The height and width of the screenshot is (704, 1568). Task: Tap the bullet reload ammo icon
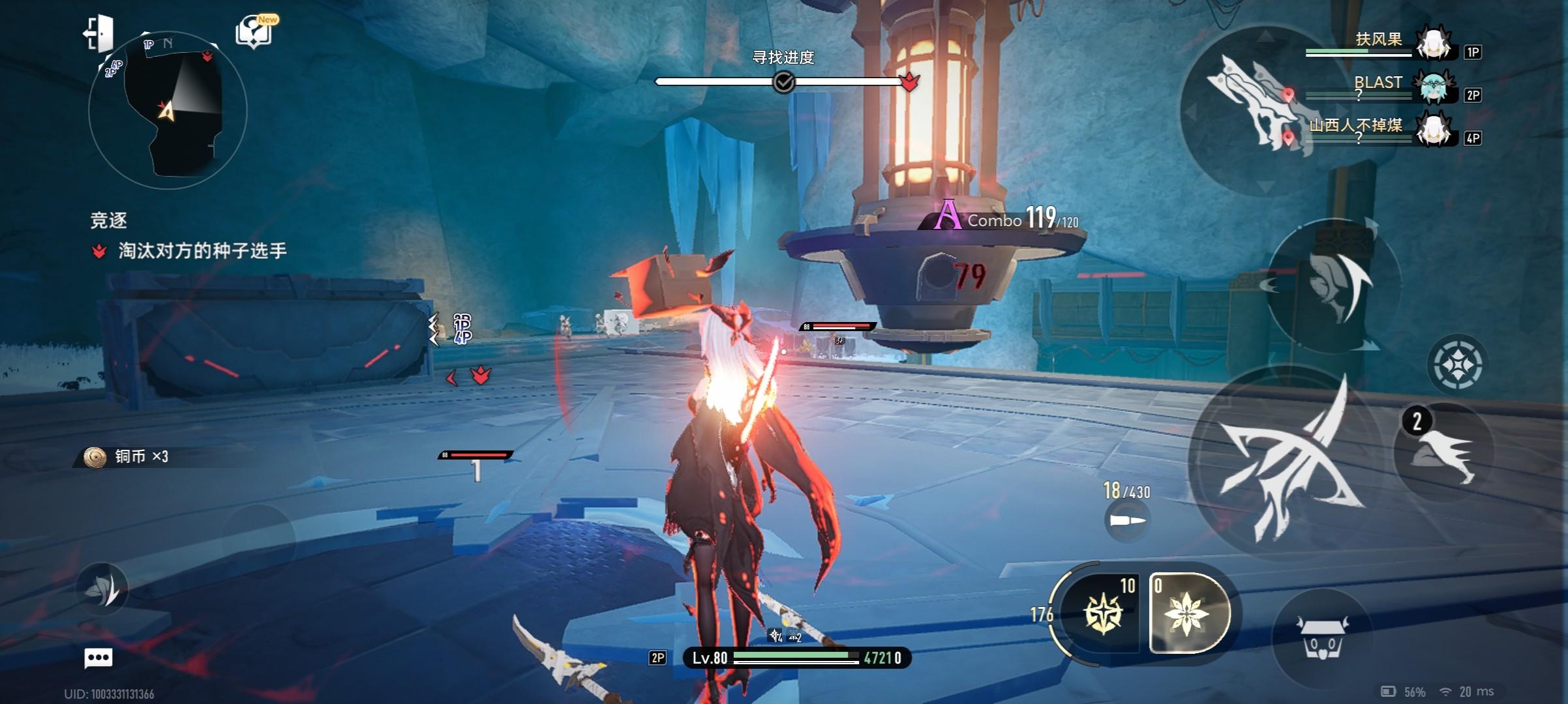[1127, 520]
